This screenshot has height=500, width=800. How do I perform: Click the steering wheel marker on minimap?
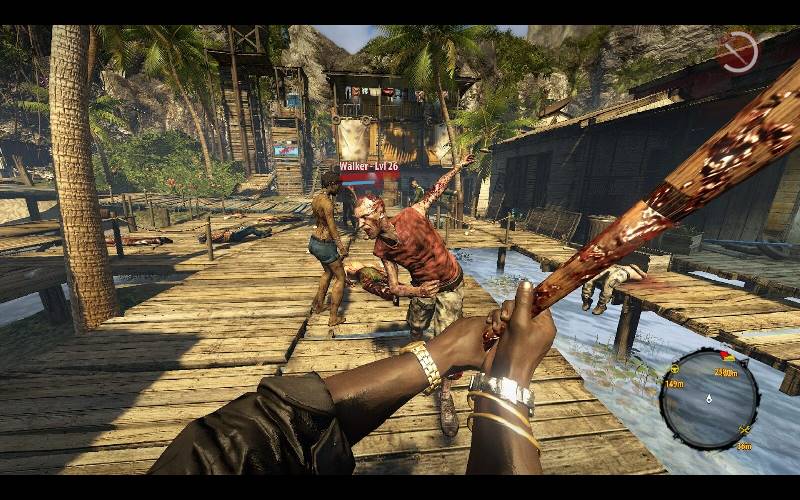[675, 367]
